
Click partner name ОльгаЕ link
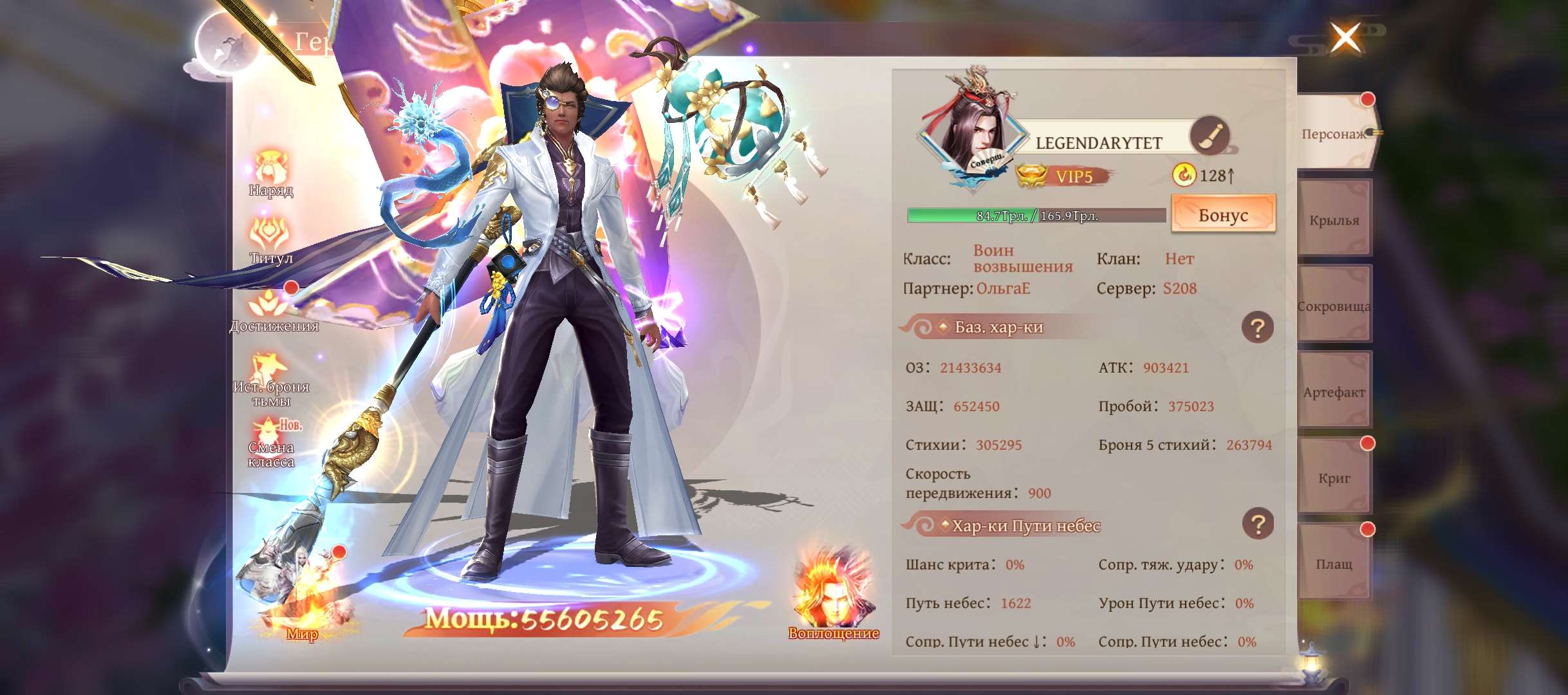click(x=1003, y=289)
